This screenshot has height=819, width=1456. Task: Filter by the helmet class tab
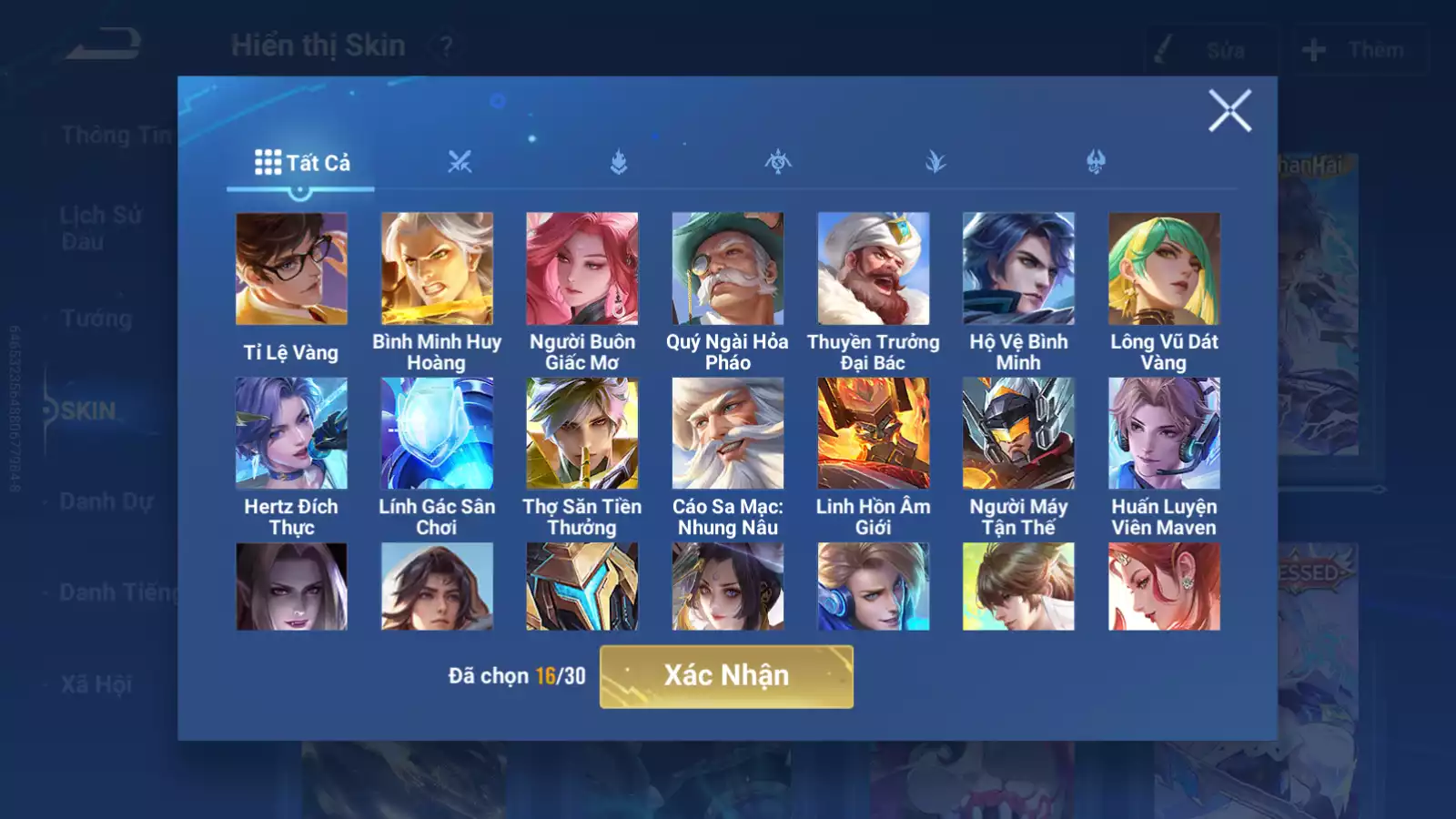1096,163
